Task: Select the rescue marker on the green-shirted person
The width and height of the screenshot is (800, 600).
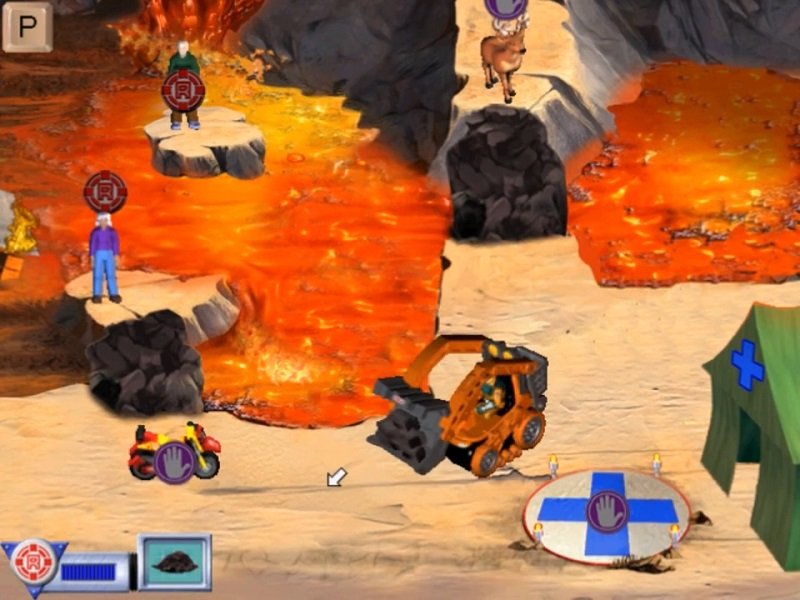Action: coord(183,91)
